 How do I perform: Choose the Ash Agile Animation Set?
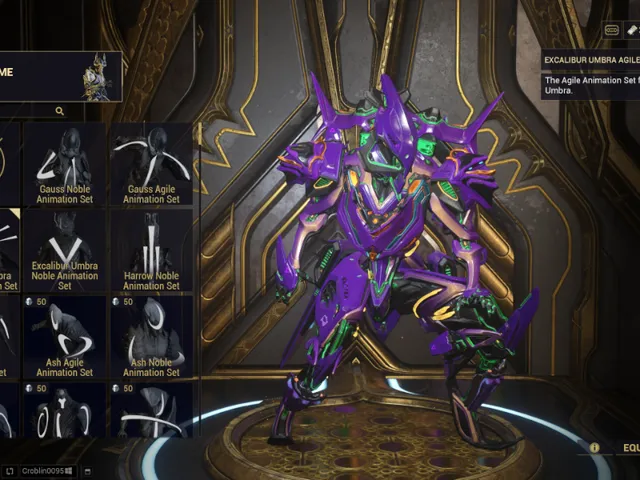(x=65, y=336)
